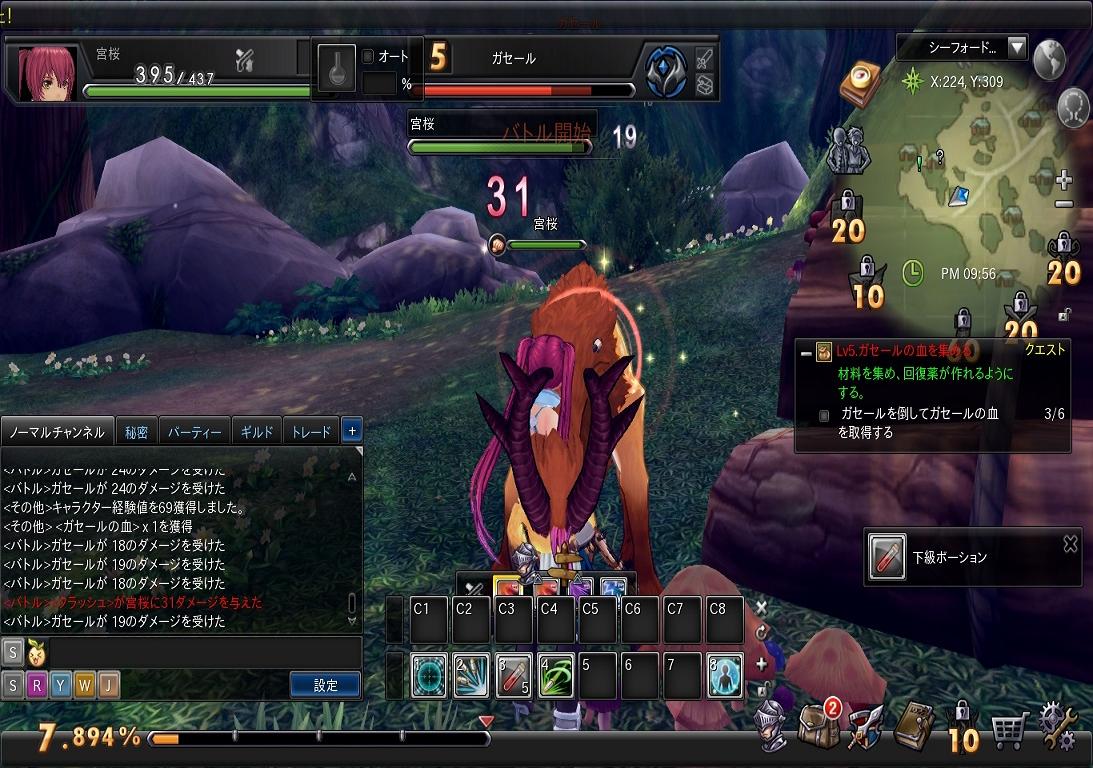Viewport: 1093px width, 768px height.
Task: Open the シーフォード zone dropdown
Action: [x=1017, y=47]
